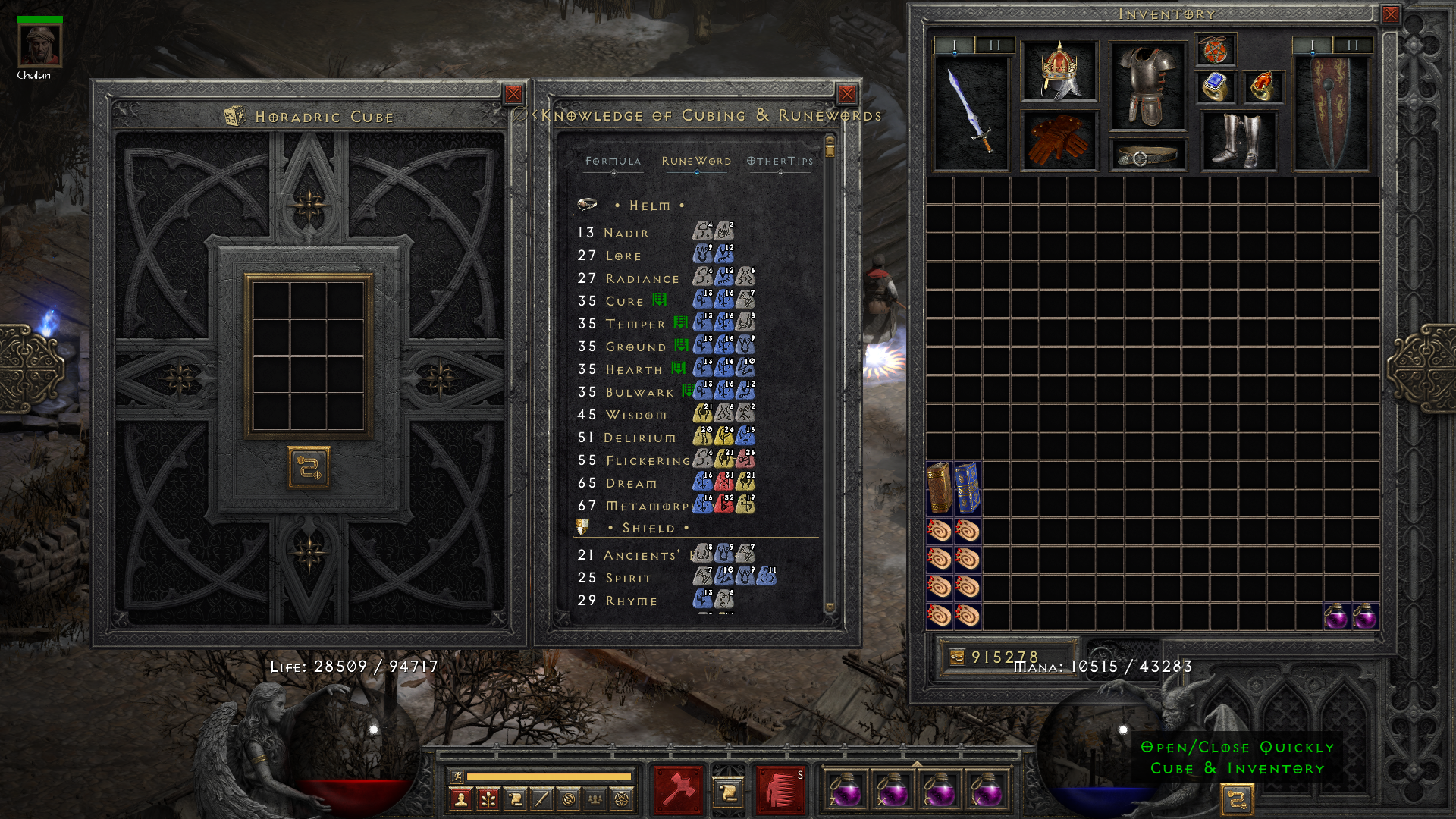Show the OtherTips tab
Viewport: 1456px width, 819px height.
(x=780, y=161)
